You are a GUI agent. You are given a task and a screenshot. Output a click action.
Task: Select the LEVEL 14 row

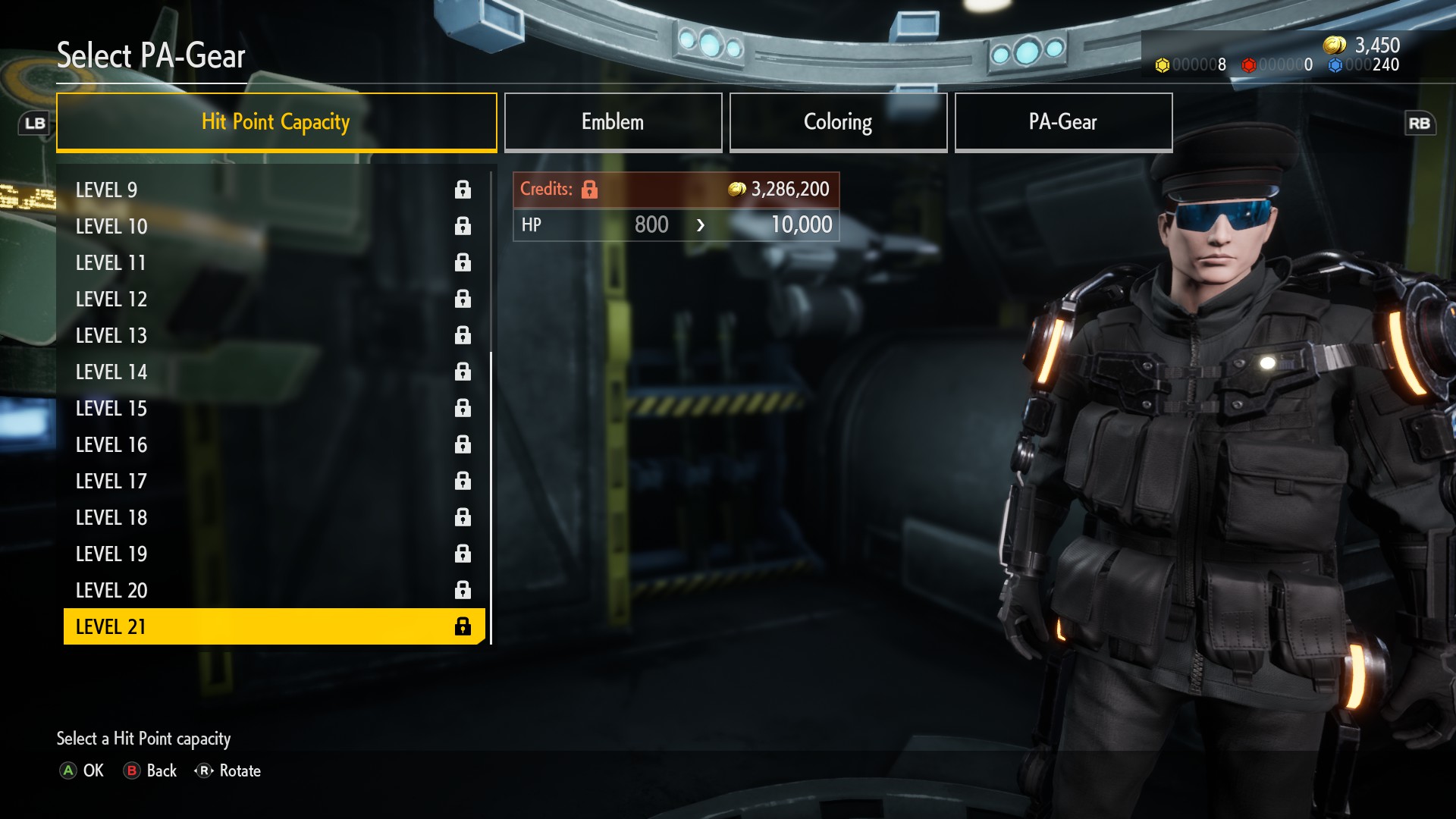273,372
